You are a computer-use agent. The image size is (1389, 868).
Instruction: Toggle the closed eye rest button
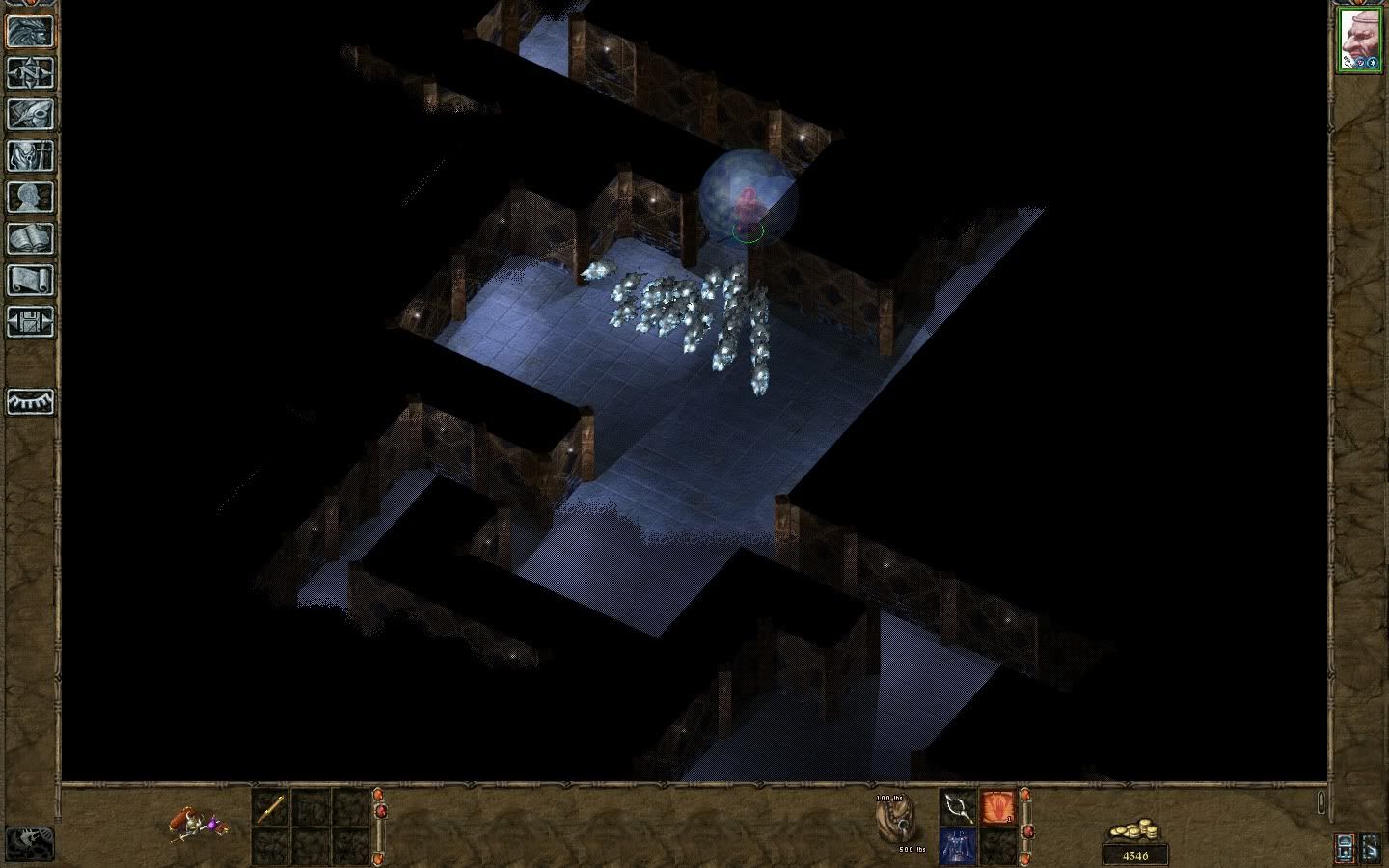coord(30,401)
